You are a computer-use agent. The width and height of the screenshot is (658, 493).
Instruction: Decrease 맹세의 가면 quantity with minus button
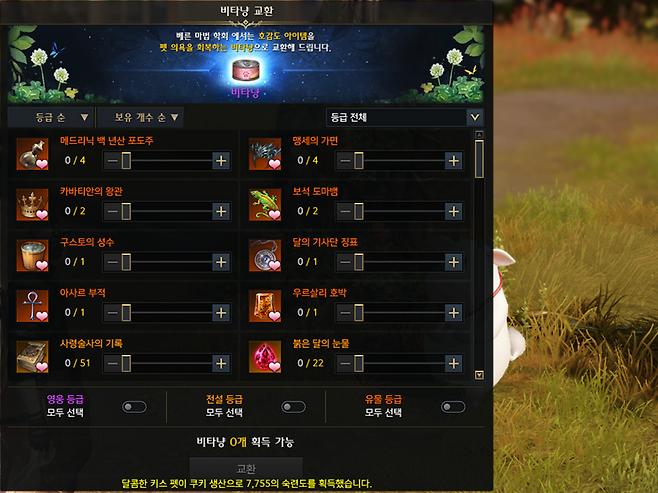coord(344,160)
